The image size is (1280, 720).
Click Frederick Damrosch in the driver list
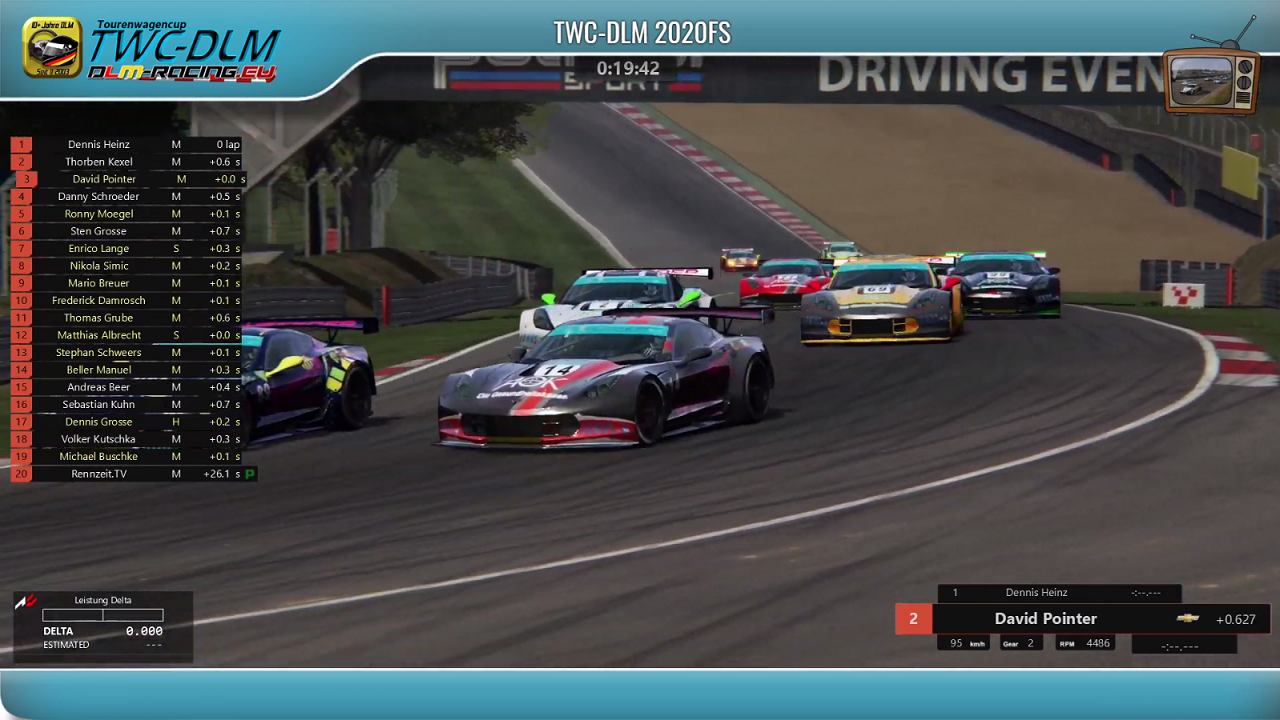pos(99,301)
